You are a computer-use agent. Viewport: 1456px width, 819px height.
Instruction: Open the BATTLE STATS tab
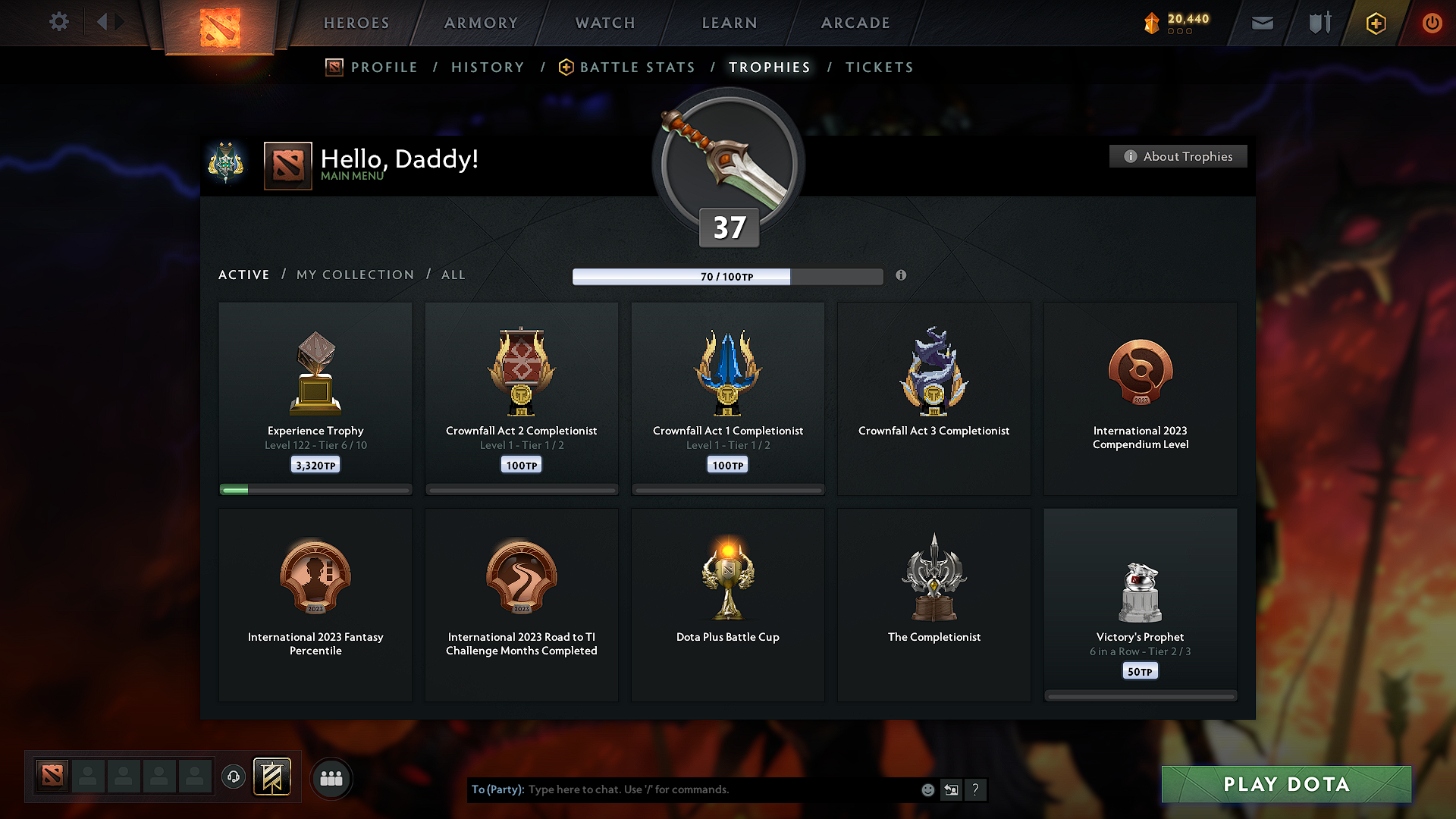tap(637, 67)
